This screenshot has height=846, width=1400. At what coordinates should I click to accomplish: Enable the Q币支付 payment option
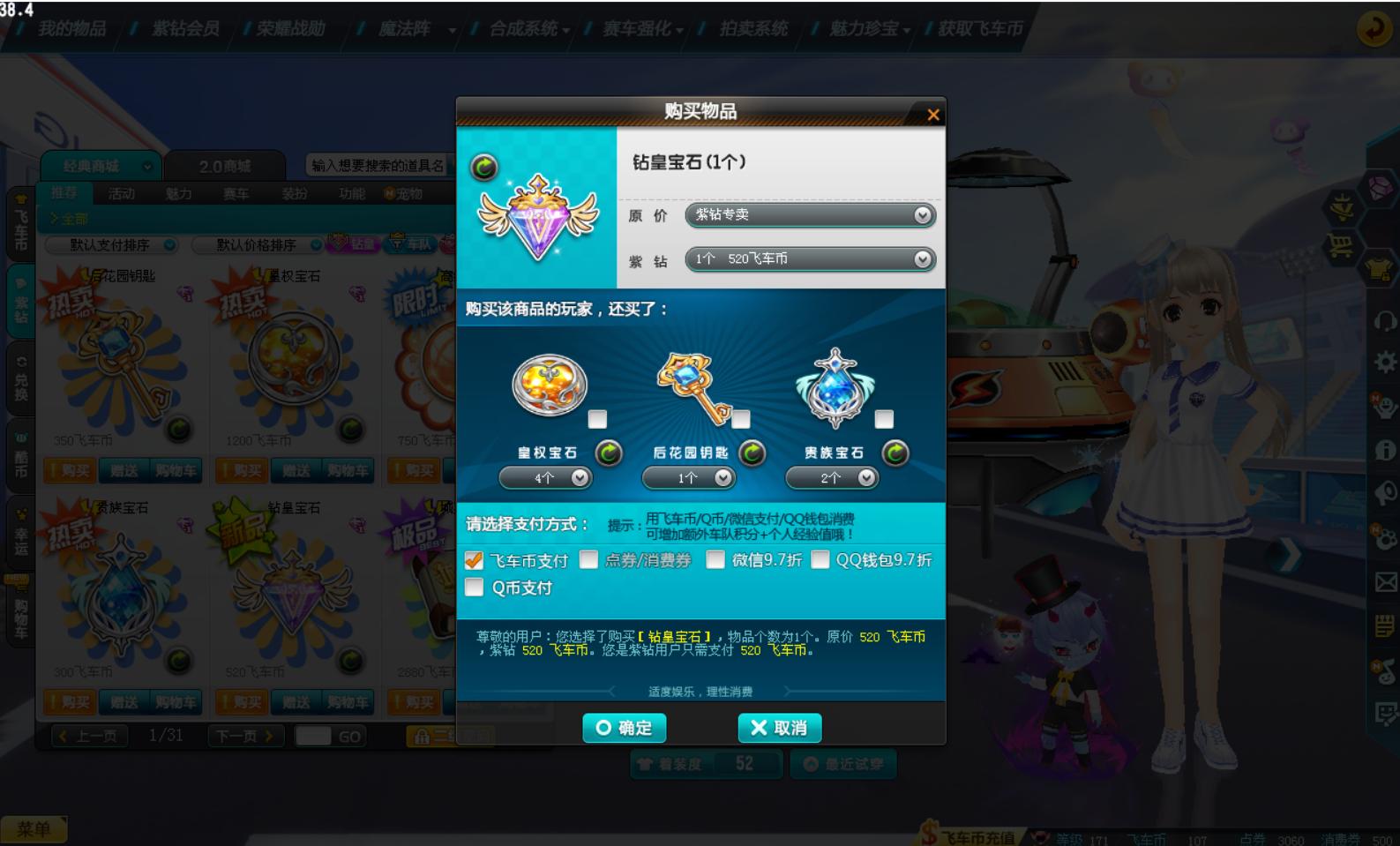[x=475, y=587]
